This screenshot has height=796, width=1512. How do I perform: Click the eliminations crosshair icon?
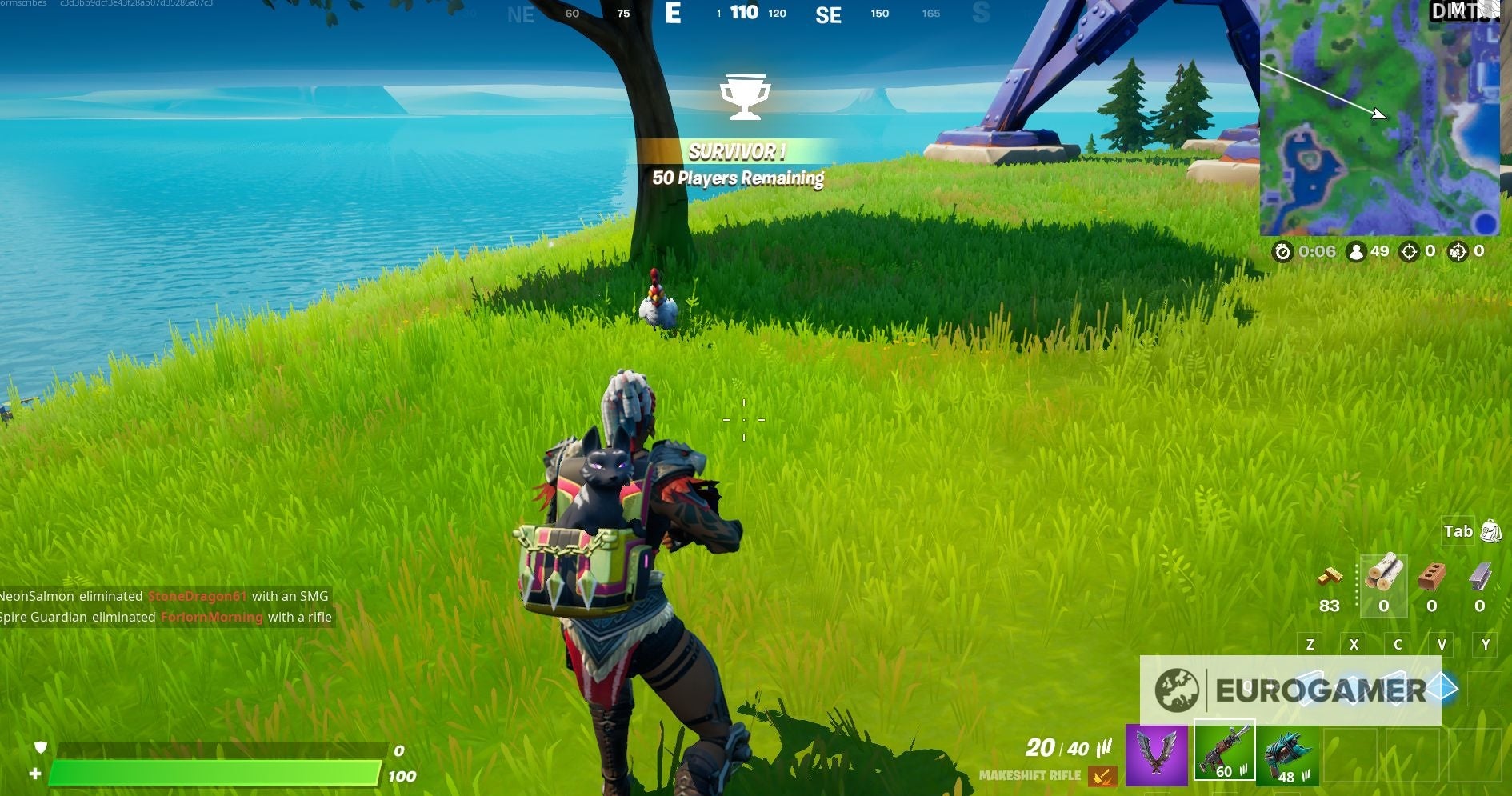coord(1410,252)
